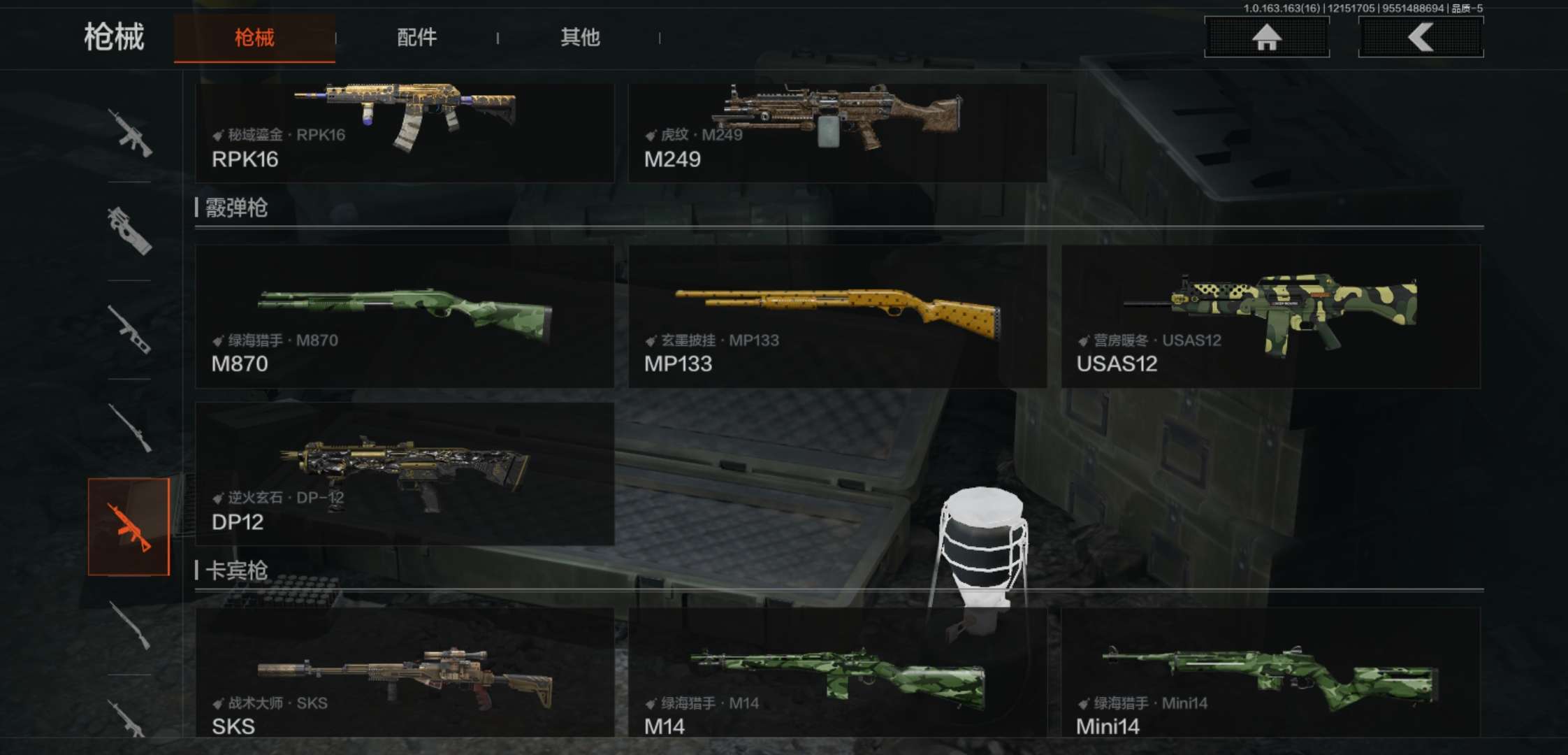
Task: Select the highlighted orange rifle category
Action: click(129, 527)
